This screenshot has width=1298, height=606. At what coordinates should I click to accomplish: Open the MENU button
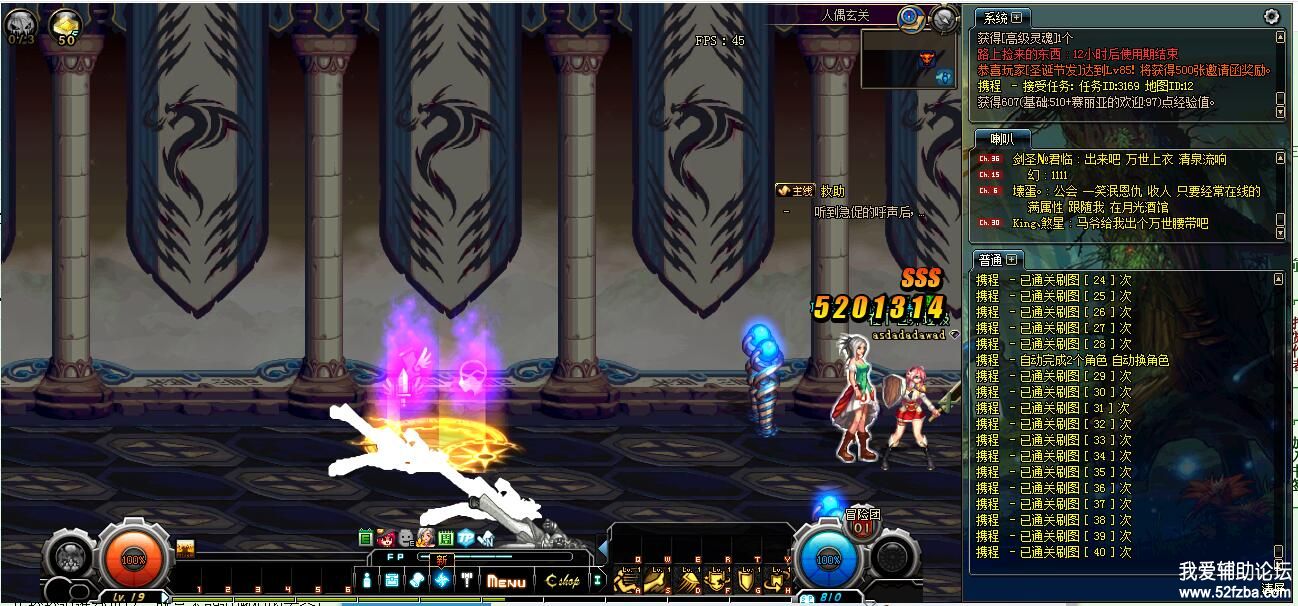pyautogui.click(x=506, y=581)
